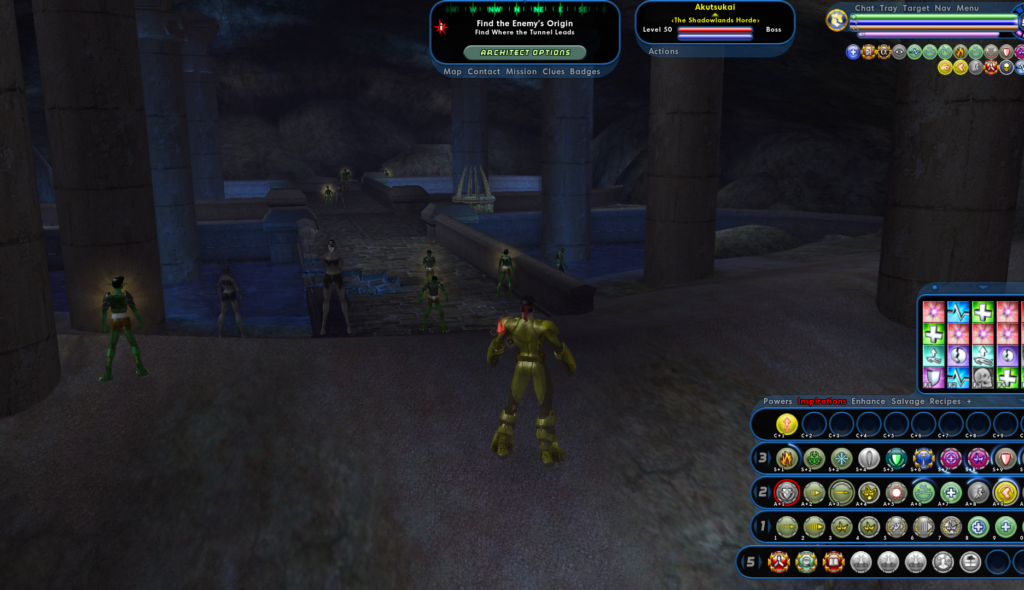The height and width of the screenshot is (590, 1024).
Task: Open the Contact list
Action: click(484, 72)
